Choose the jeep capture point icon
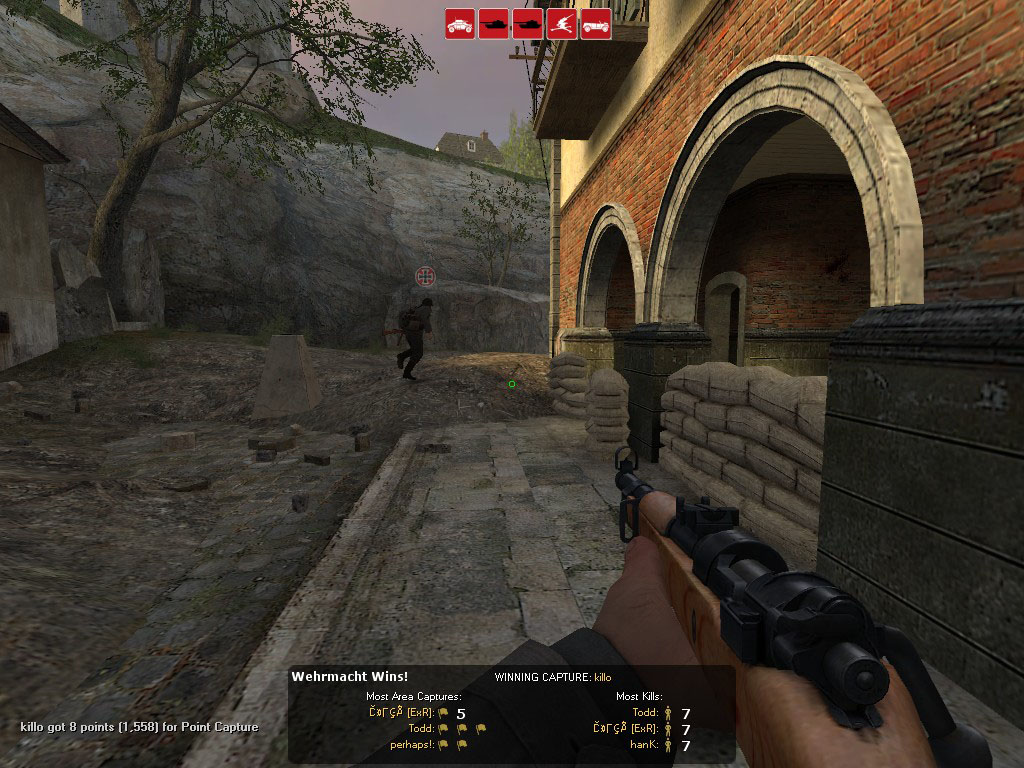The image size is (1024, 768). (x=596, y=24)
